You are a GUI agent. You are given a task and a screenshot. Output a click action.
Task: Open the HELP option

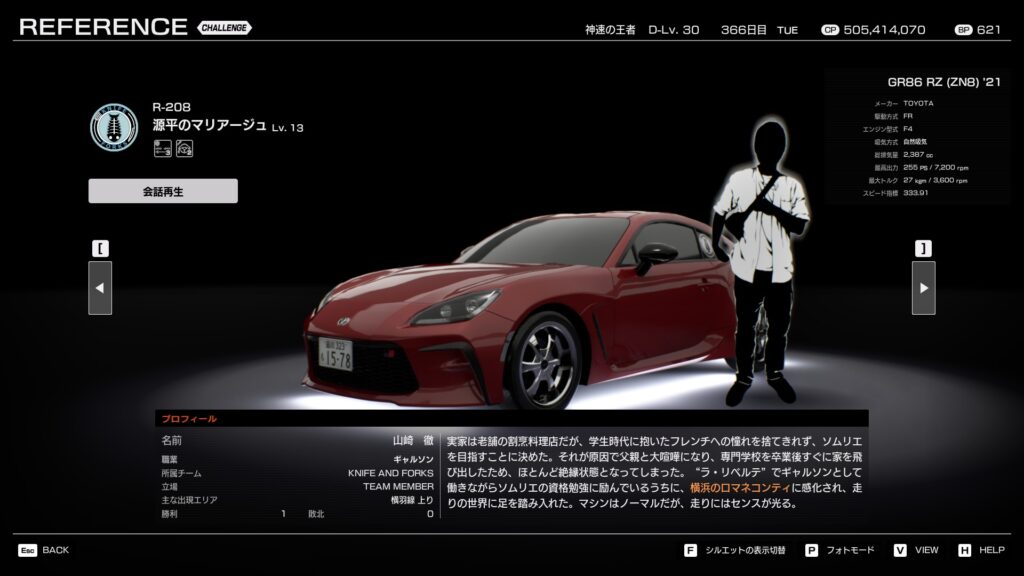pos(982,550)
